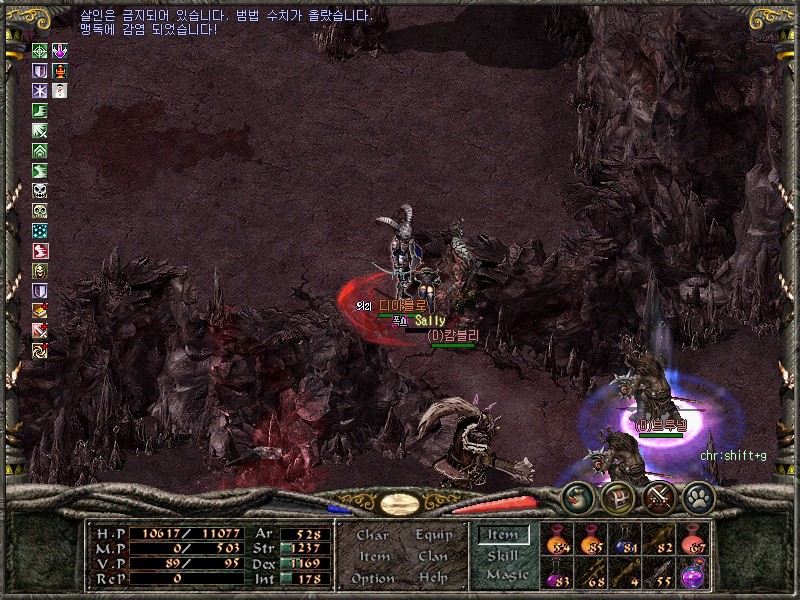Click the white skull status icon
Screen dimensions: 800x600
pyautogui.click(x=39, y=190)
